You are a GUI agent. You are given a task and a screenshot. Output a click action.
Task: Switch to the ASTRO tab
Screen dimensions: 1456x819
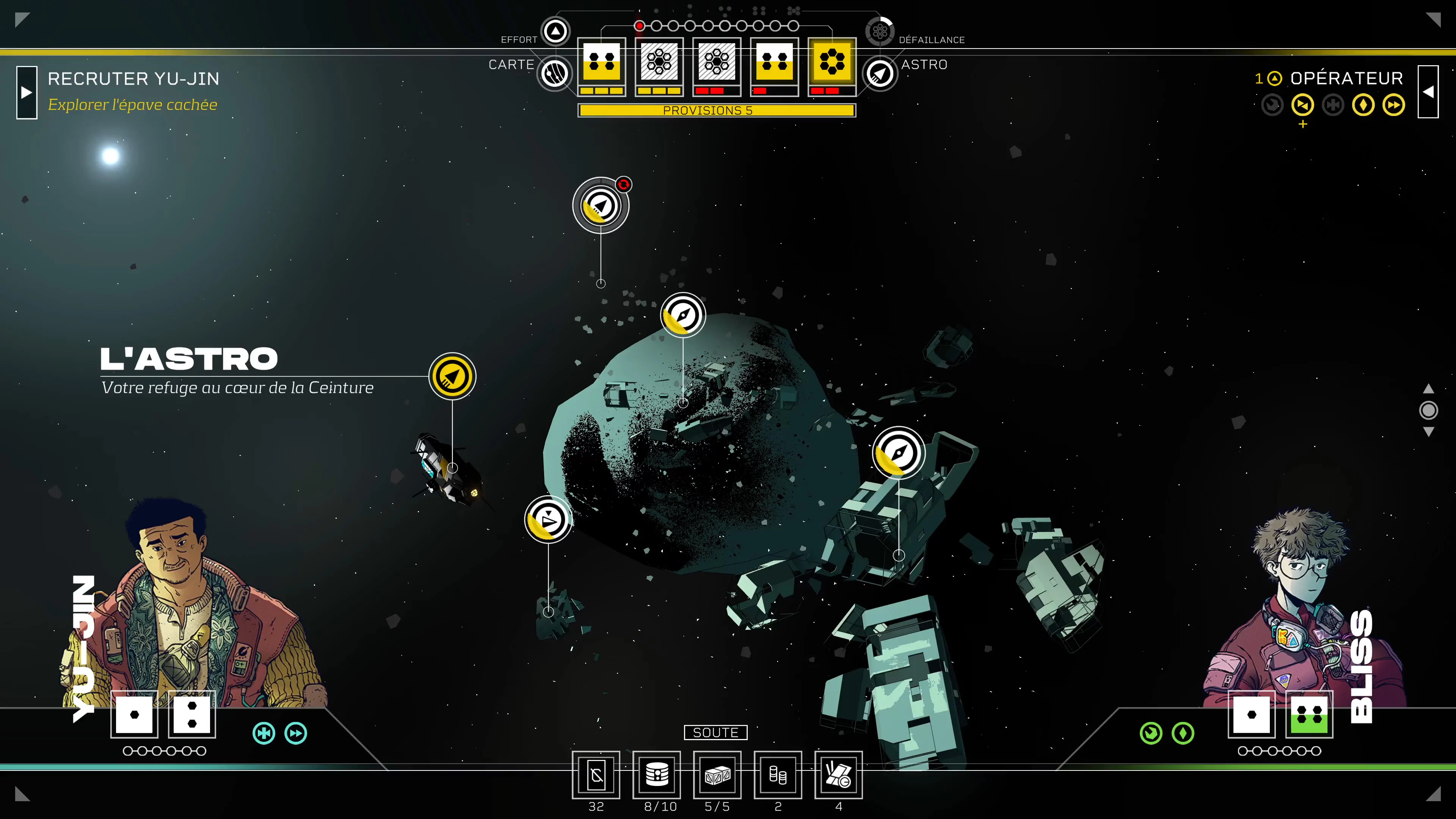click(880, 74)
